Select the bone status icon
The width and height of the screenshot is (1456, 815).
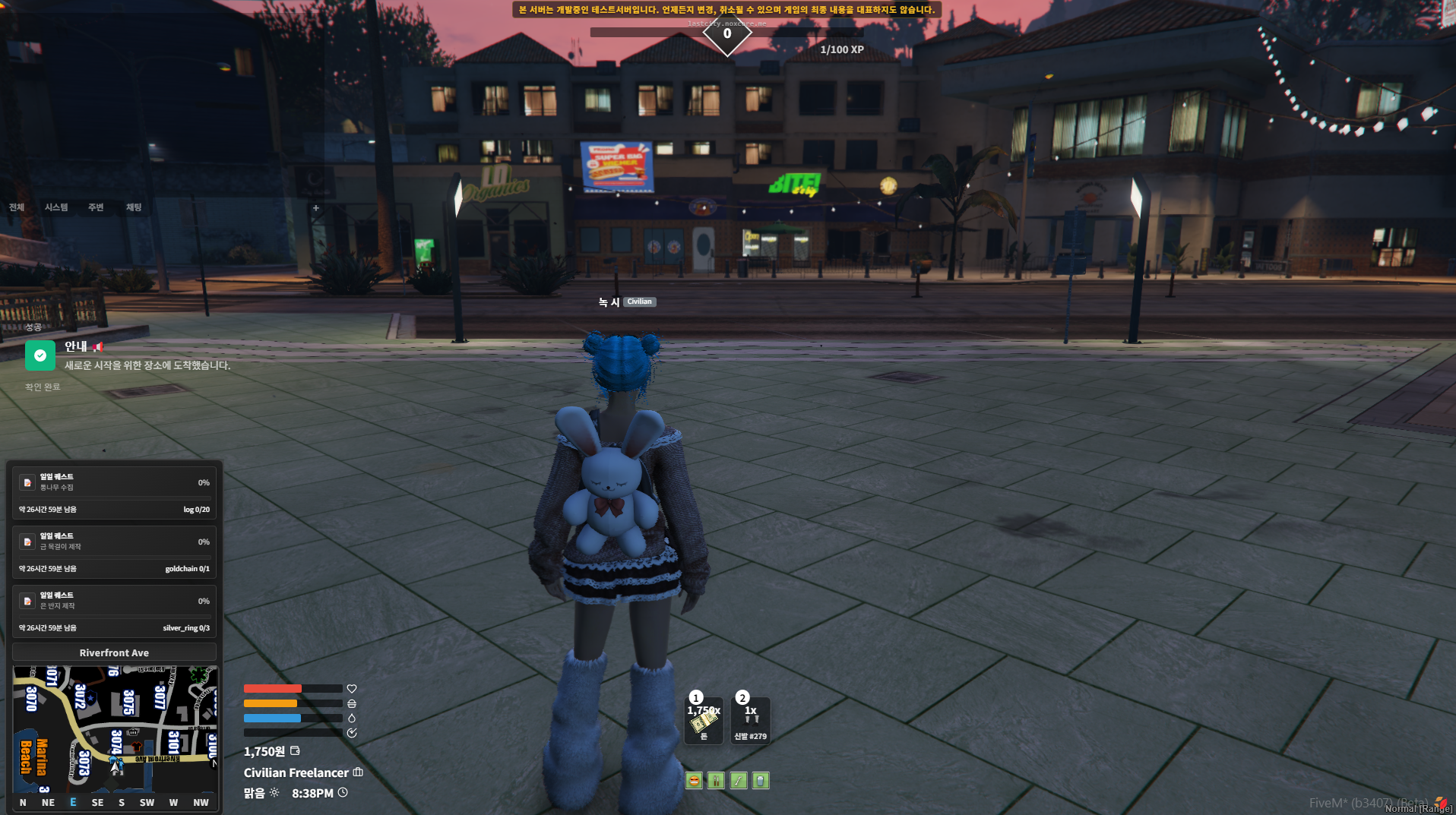pos(739,781)
